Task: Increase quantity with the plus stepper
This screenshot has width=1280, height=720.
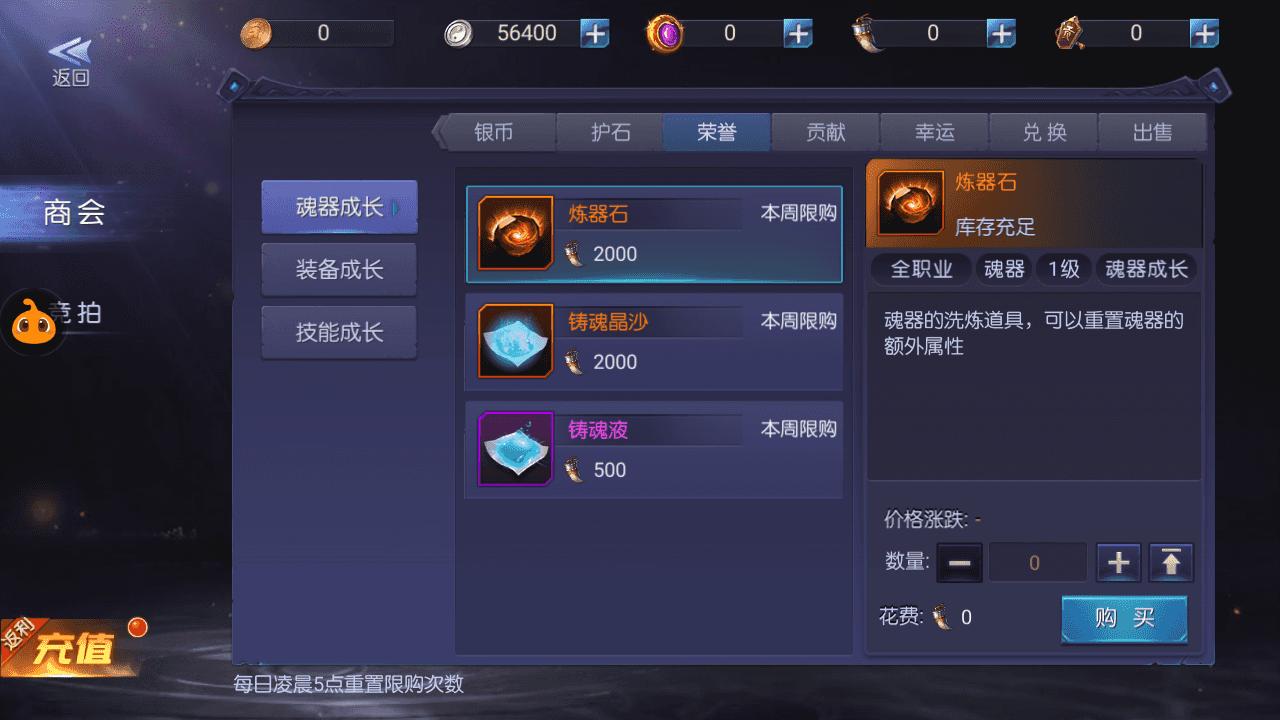Action: 1117,562
